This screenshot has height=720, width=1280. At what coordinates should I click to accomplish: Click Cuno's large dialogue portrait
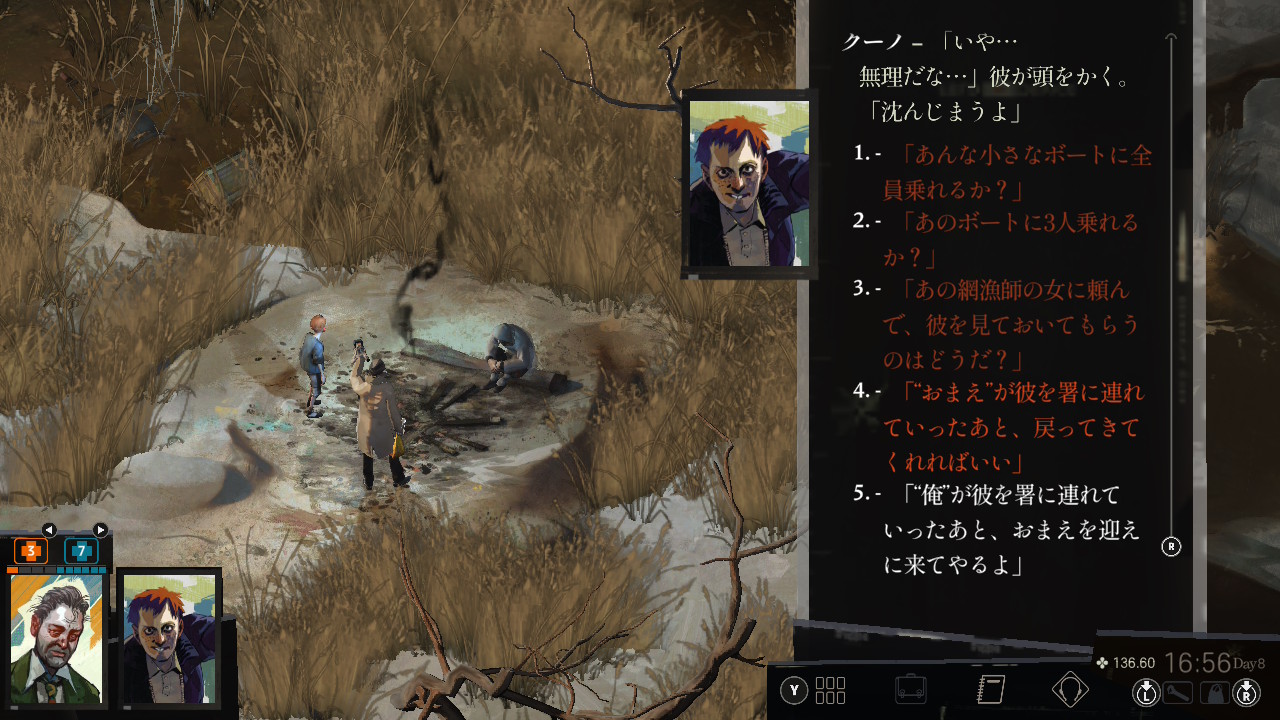click(x=748, y=183)
